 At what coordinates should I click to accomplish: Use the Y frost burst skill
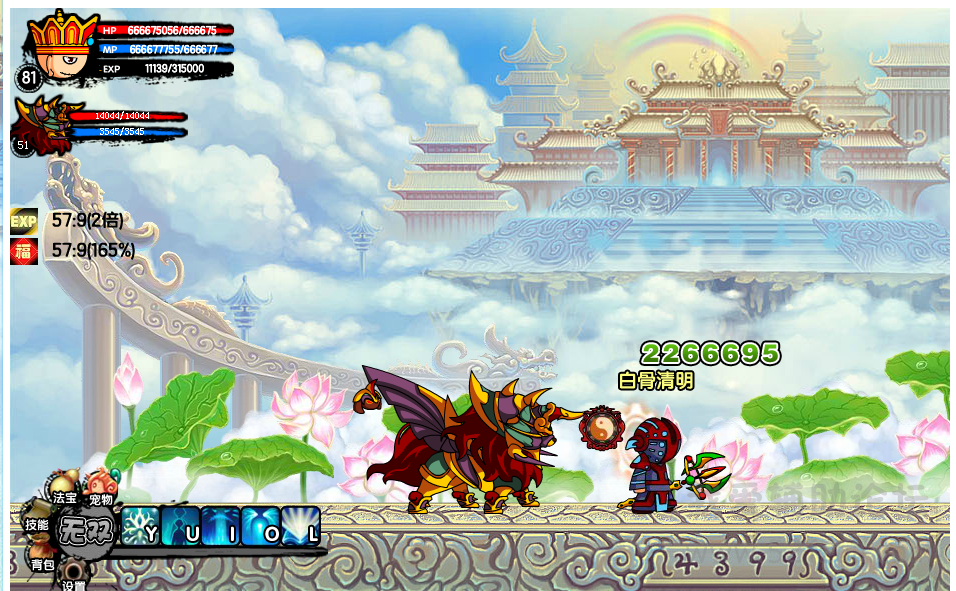[x=140, y=526]
